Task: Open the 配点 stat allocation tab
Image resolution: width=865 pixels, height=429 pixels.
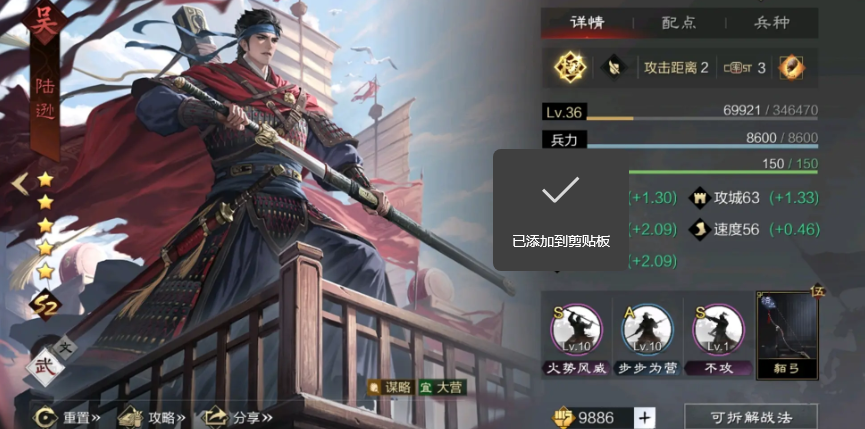Action: [680, 23]
